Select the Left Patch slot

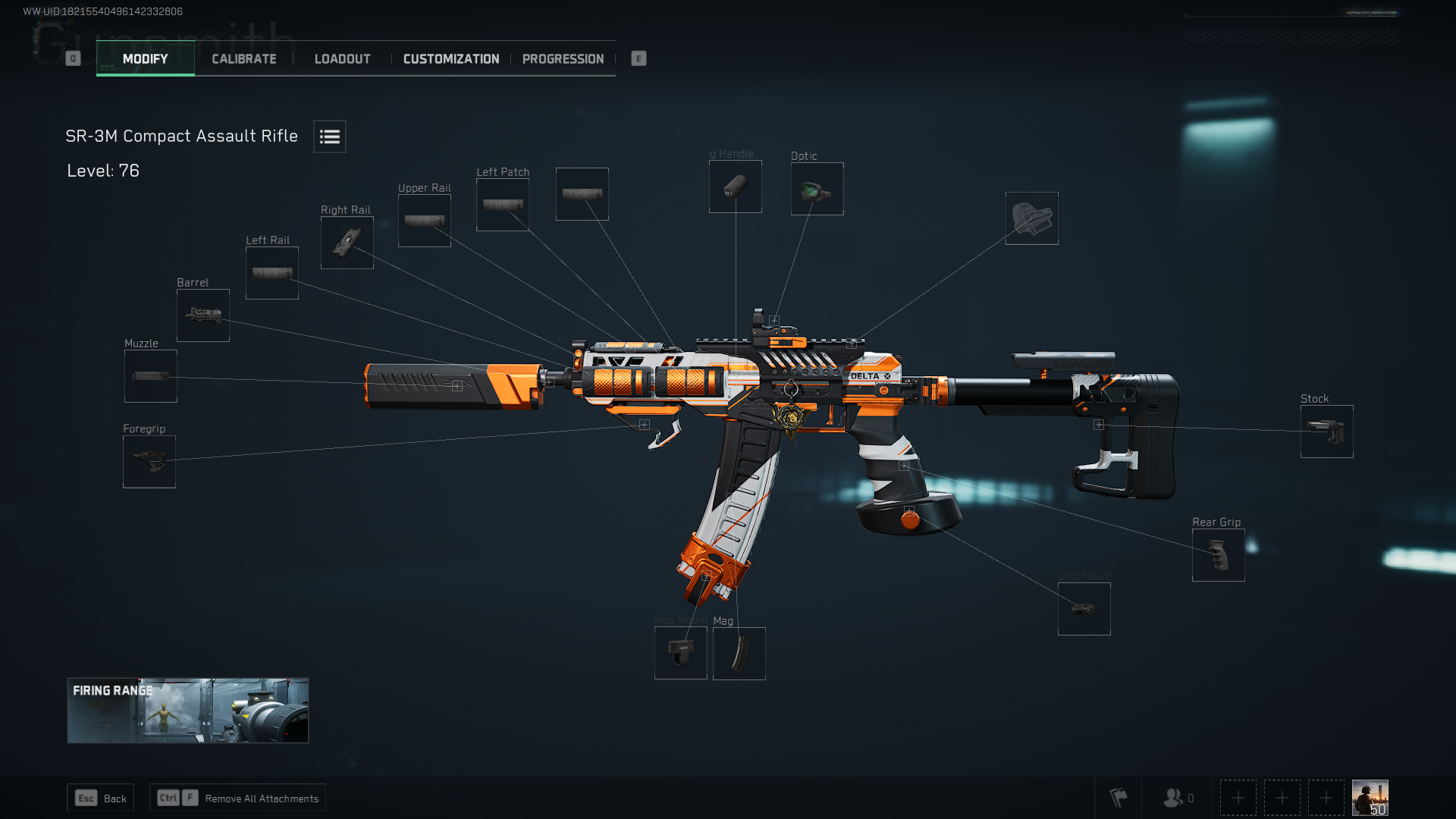(502, 203)
